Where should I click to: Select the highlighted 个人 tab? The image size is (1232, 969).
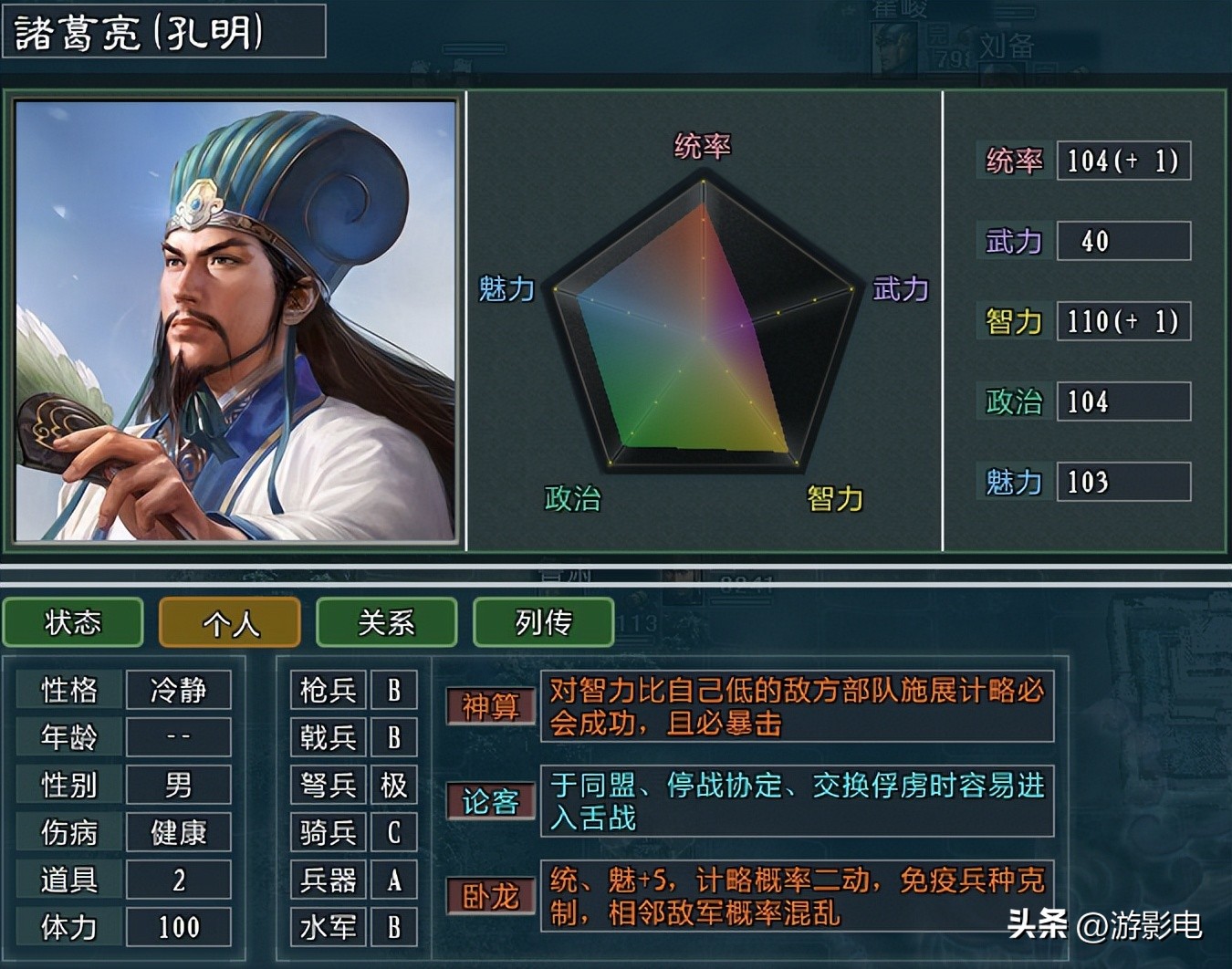pyautogui.click(x=229, y=622)
